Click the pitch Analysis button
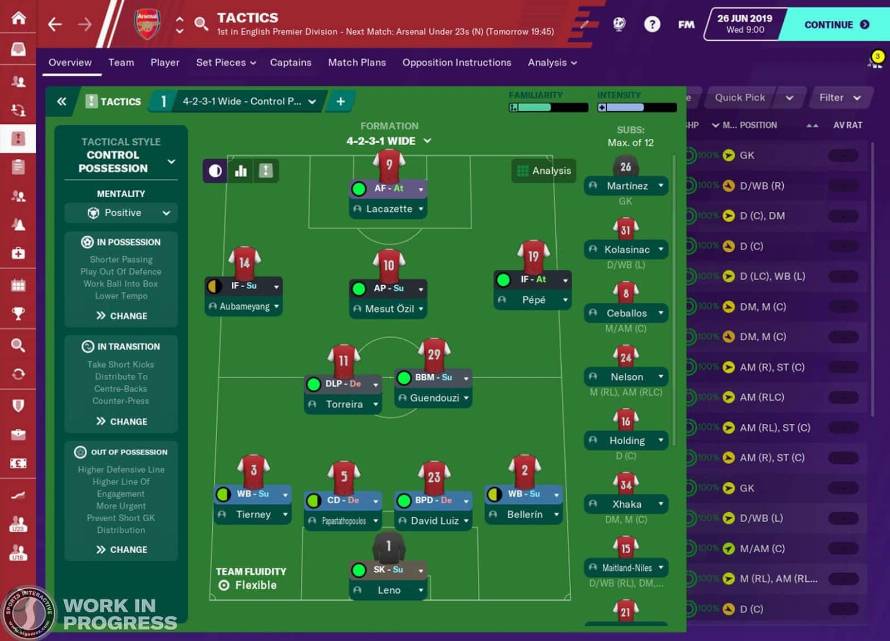Image resolution: width=890 pixels, height=641 pixels. (543, 171)
